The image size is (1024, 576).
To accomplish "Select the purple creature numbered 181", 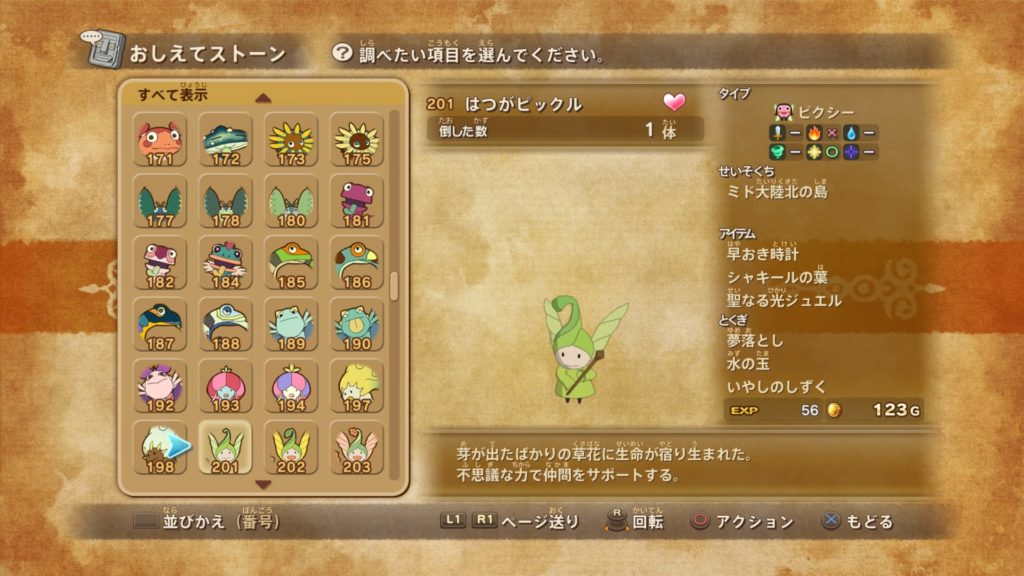I will pos(355,200).
